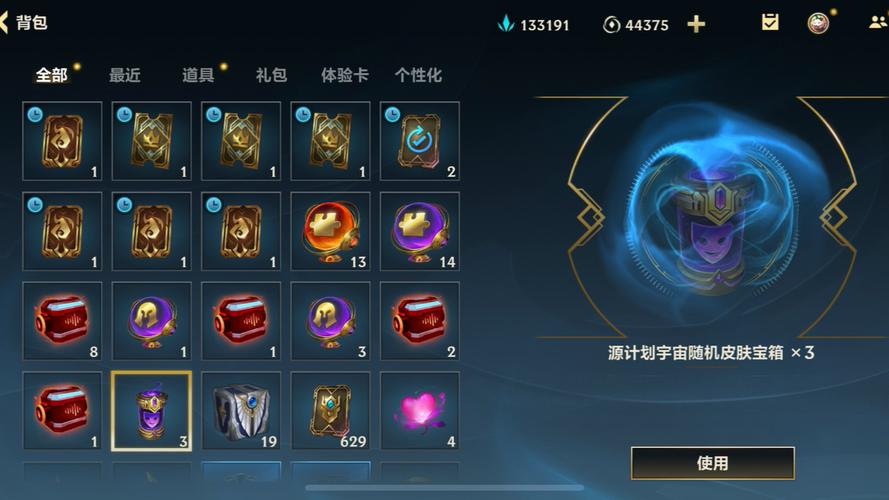Switch to the 最近 tab
Screen dimensions: 889x500
coord(124,75)
